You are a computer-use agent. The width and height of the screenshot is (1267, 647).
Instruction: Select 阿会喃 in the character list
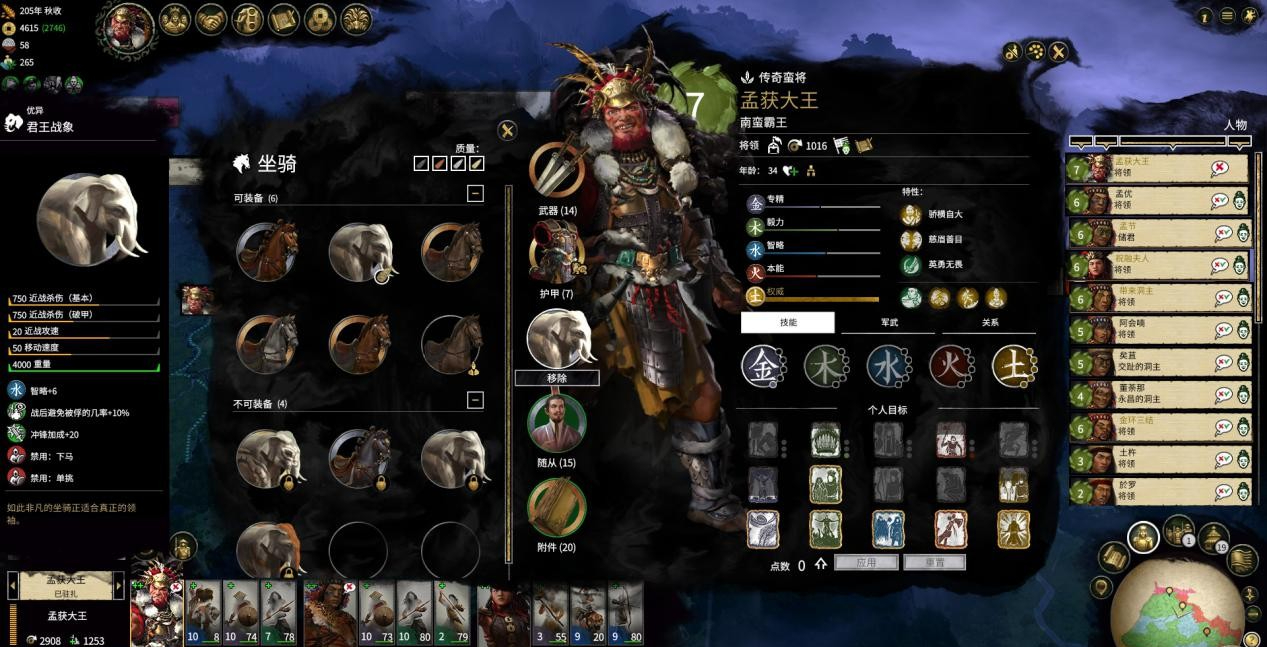point(1160,329)
